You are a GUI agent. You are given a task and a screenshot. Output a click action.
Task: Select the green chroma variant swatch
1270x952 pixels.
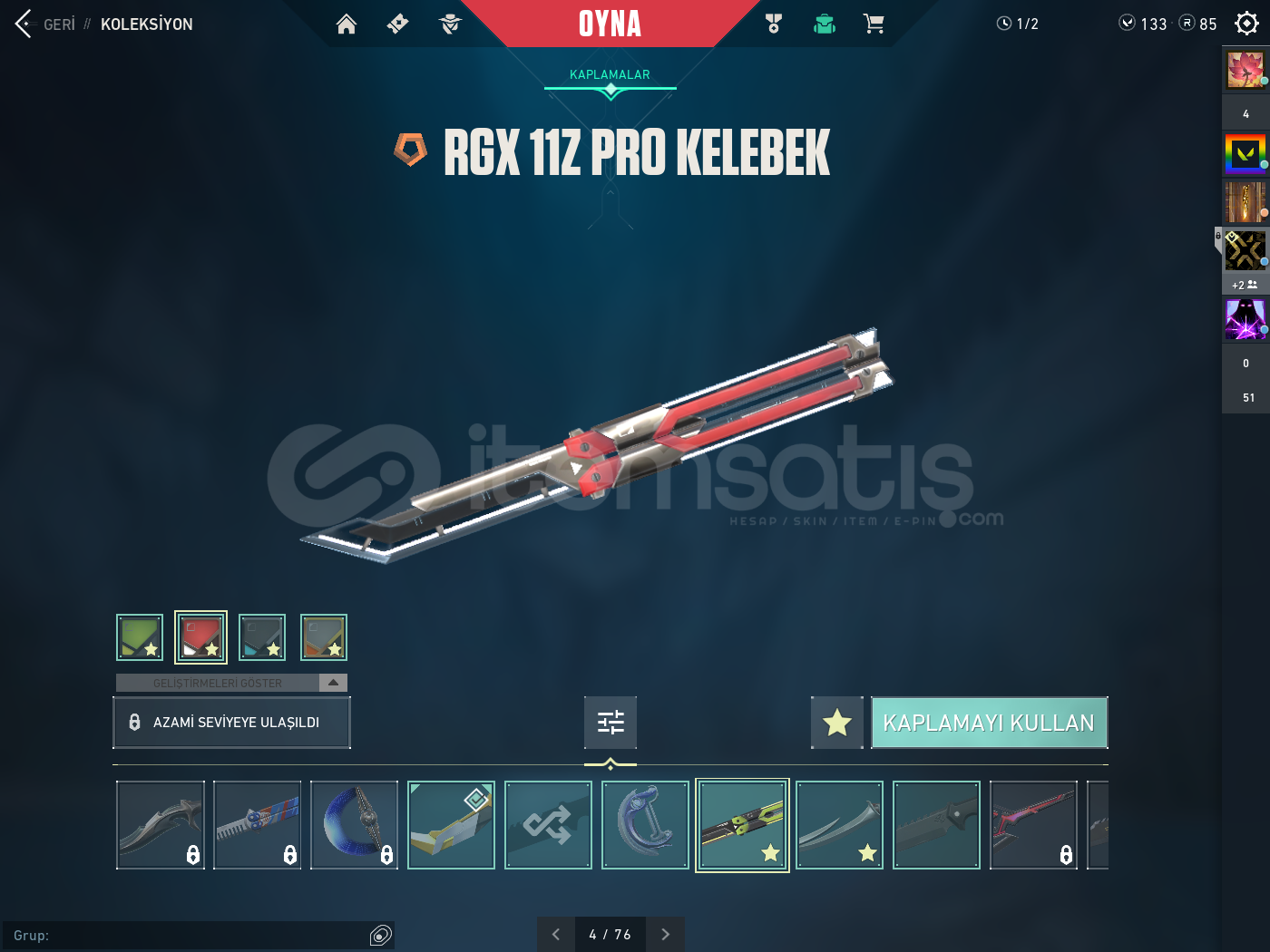140,636
